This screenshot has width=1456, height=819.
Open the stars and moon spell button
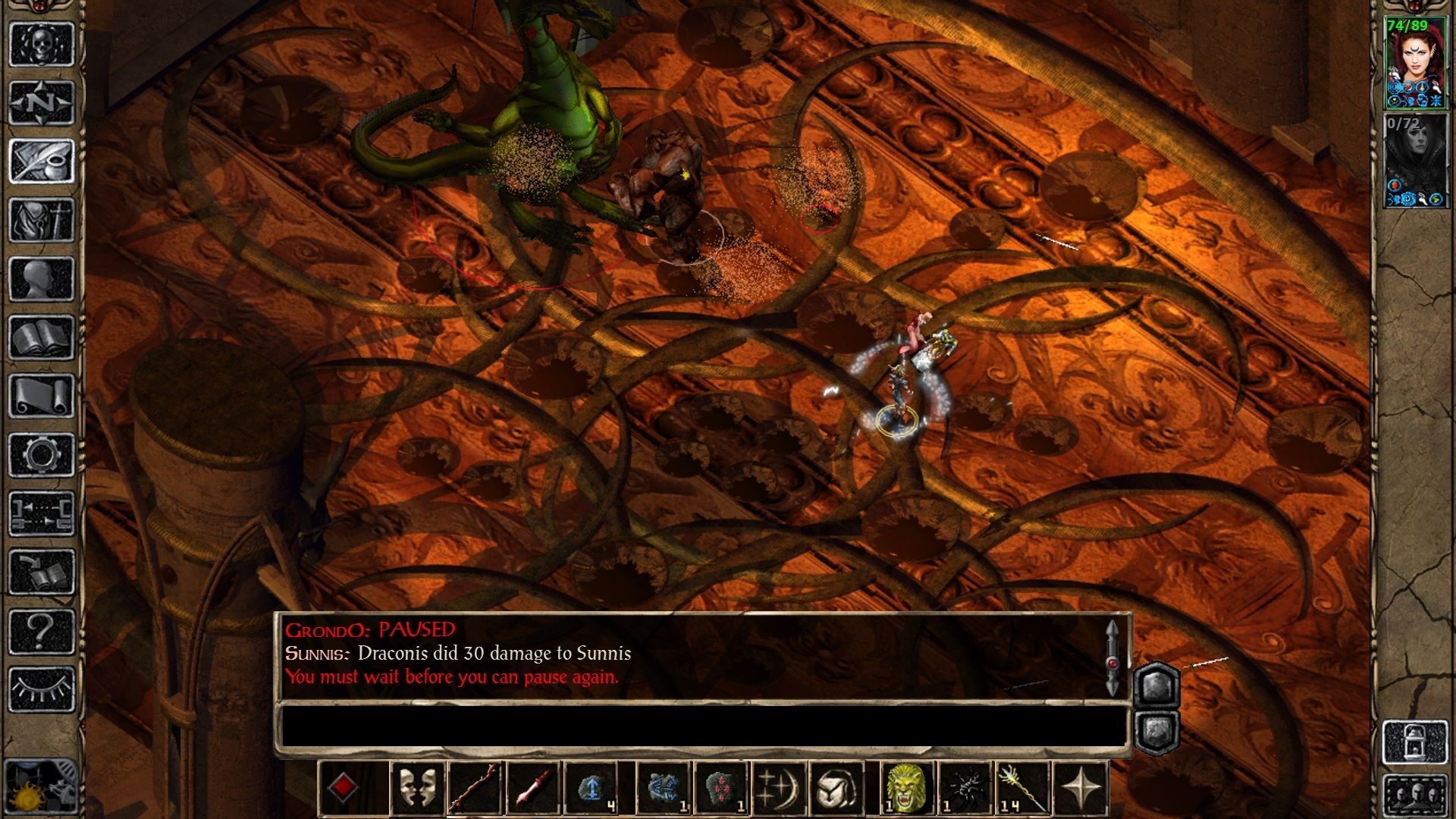click(x=779, y=788)
